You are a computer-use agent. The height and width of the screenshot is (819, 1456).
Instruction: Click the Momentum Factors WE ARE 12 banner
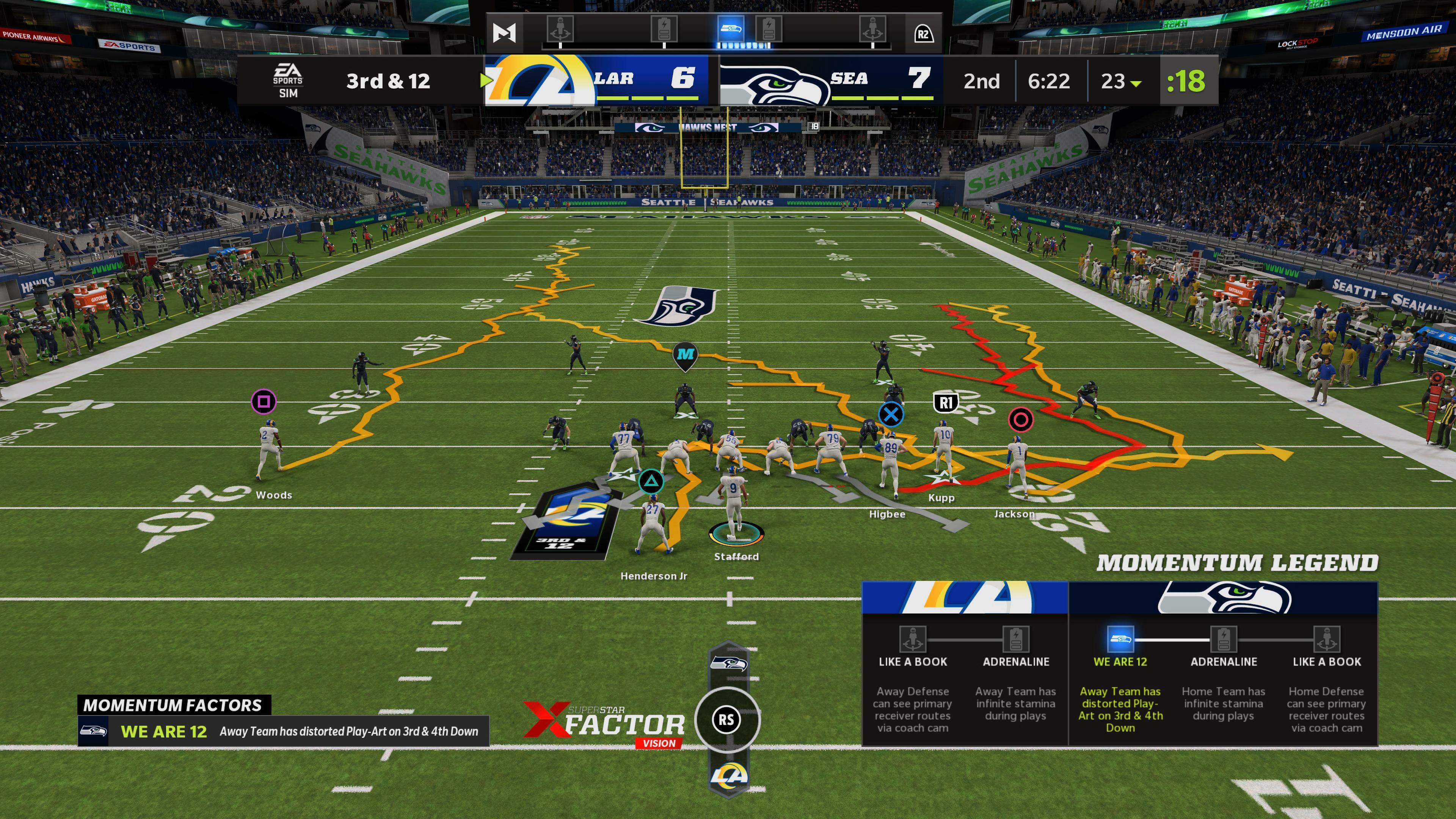[x=282, y=731]
